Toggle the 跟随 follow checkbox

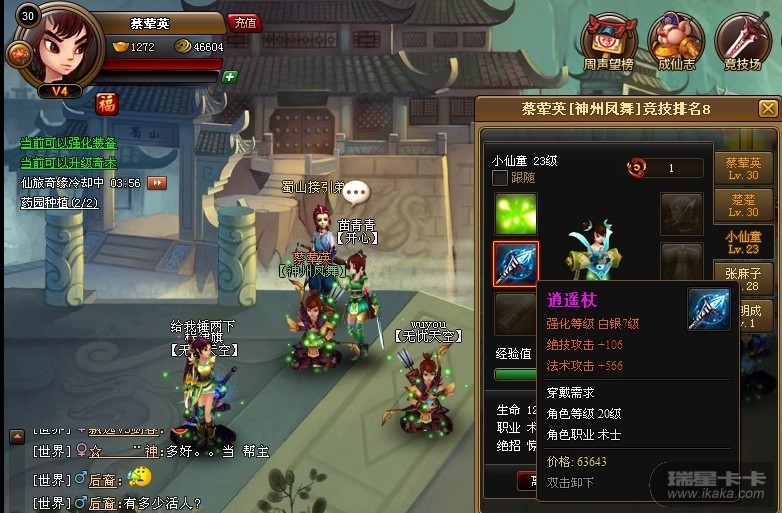pos(500,178)
